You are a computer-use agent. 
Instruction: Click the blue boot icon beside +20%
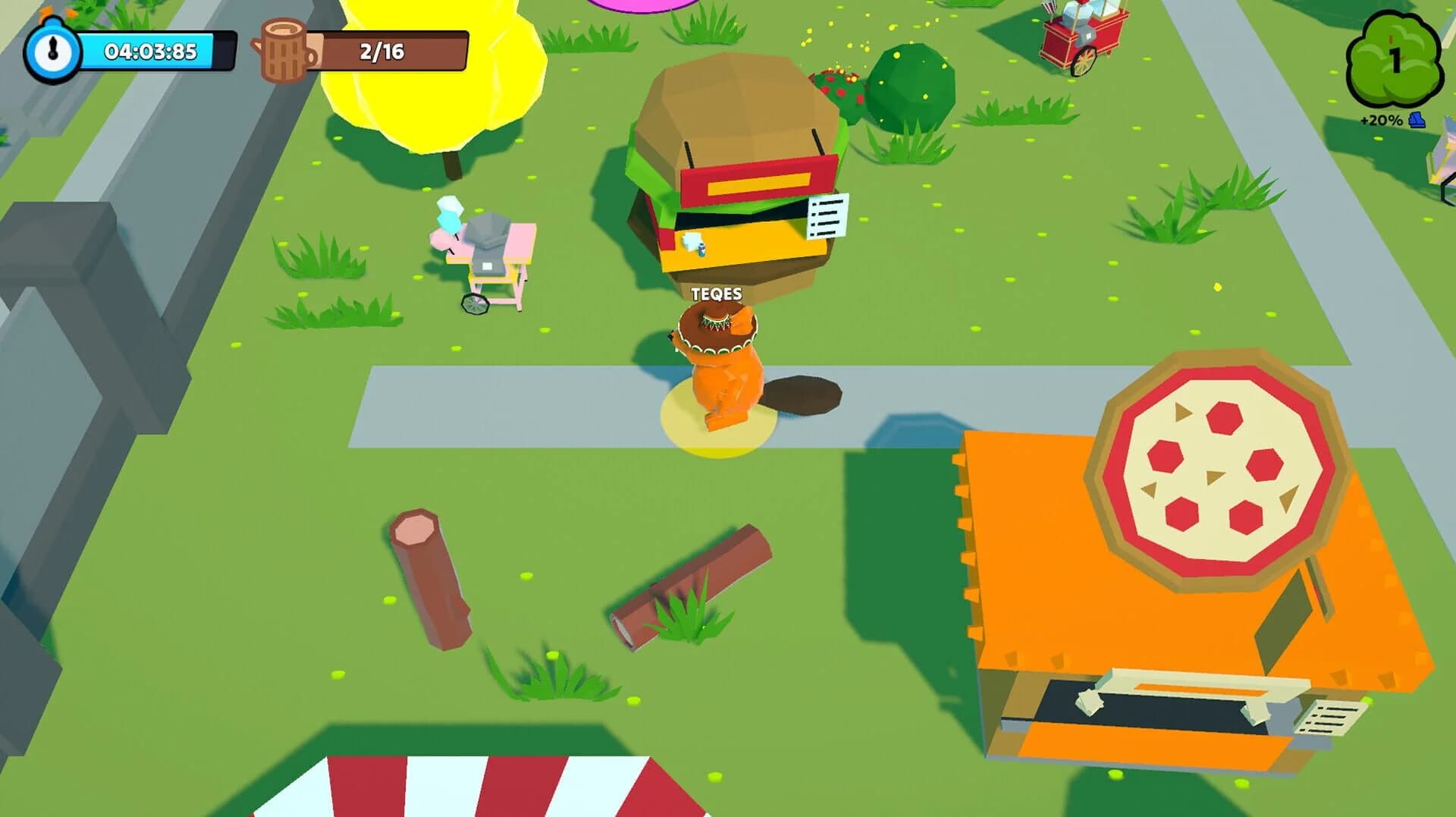[x=1415, y=118]
